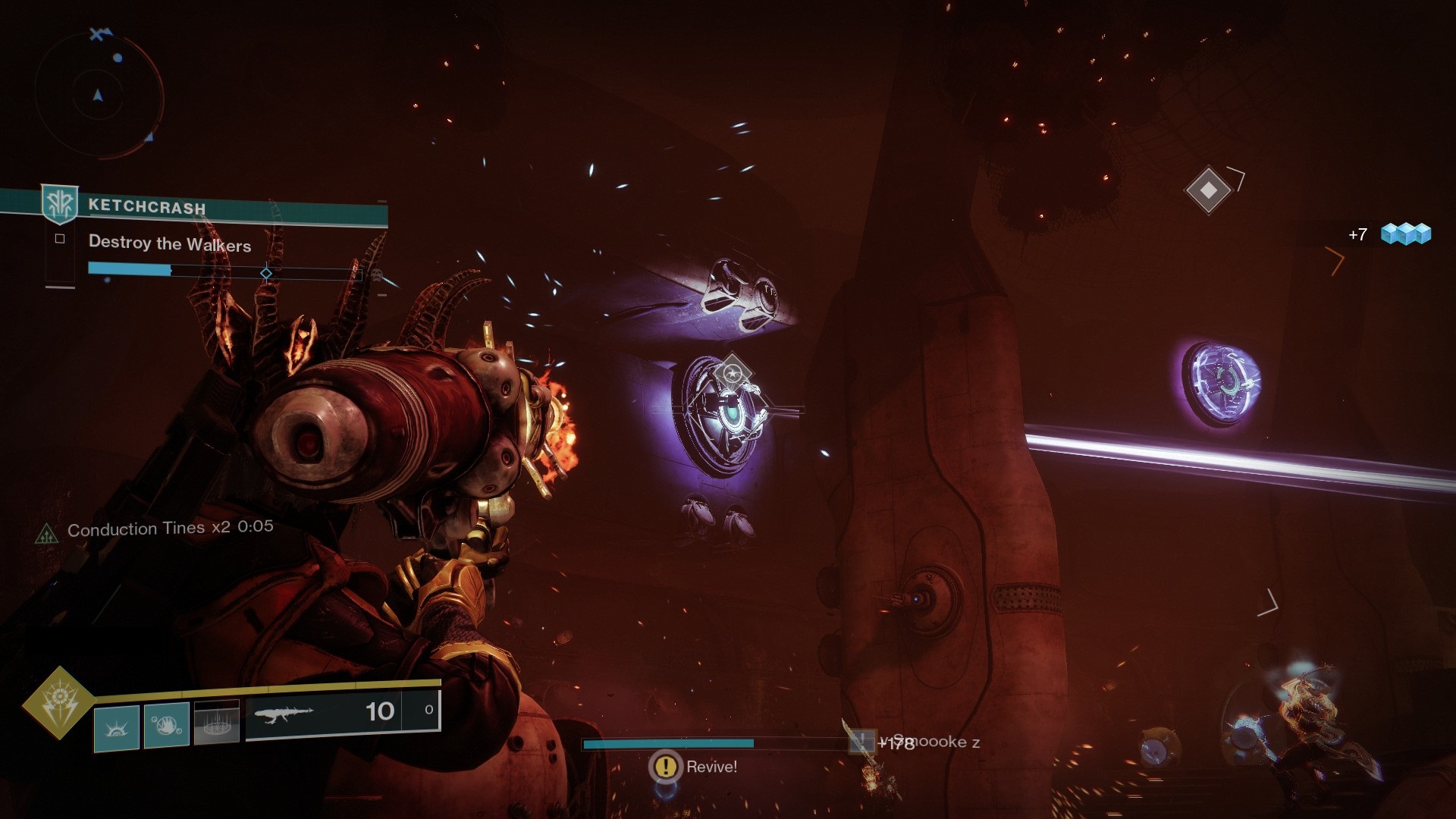Image resolution: width=1456 pixels, height=819 pixels.
Task: Toggle the Destroy the Walkers objective checkbox
Action: (x=58, y=237)
